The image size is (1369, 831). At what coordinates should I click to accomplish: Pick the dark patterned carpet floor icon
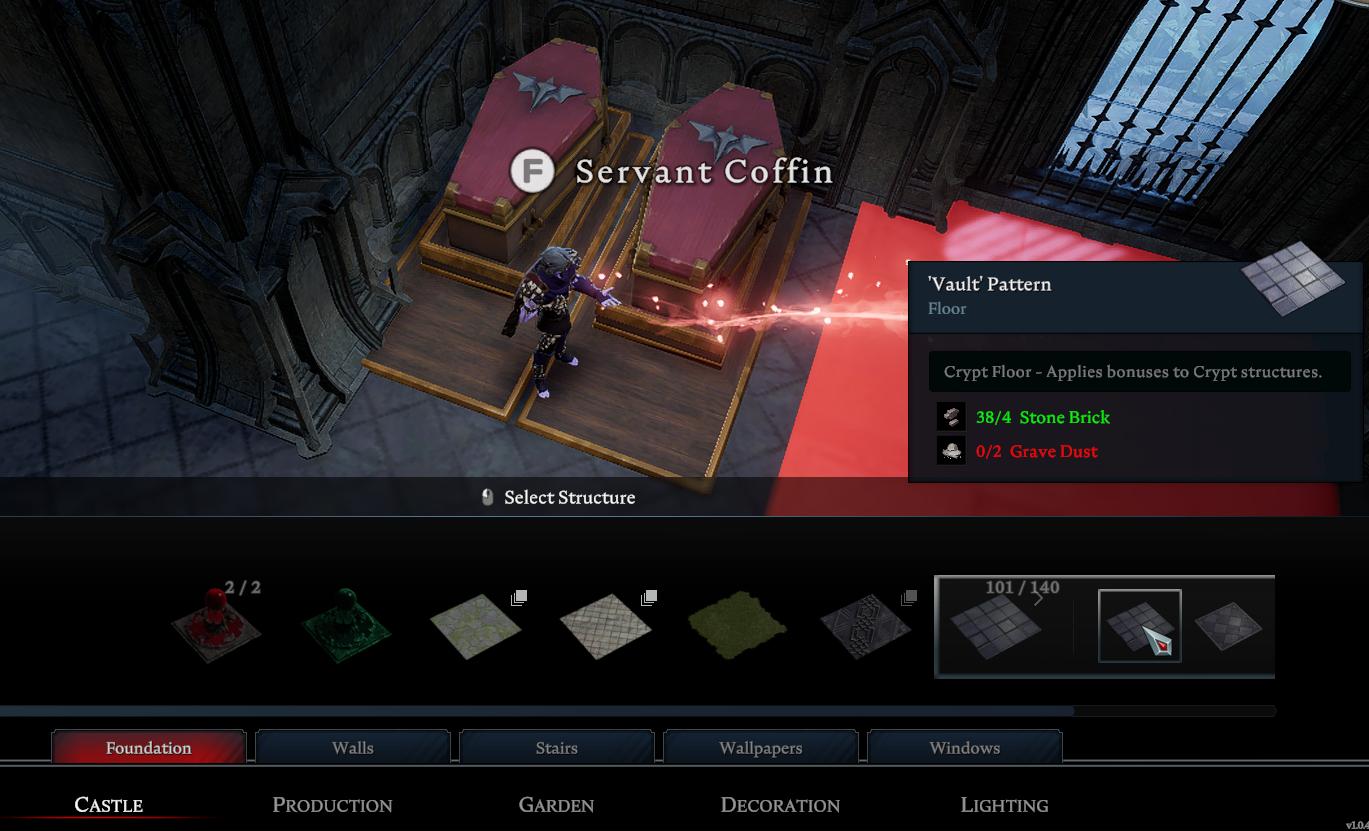[867, 627]
